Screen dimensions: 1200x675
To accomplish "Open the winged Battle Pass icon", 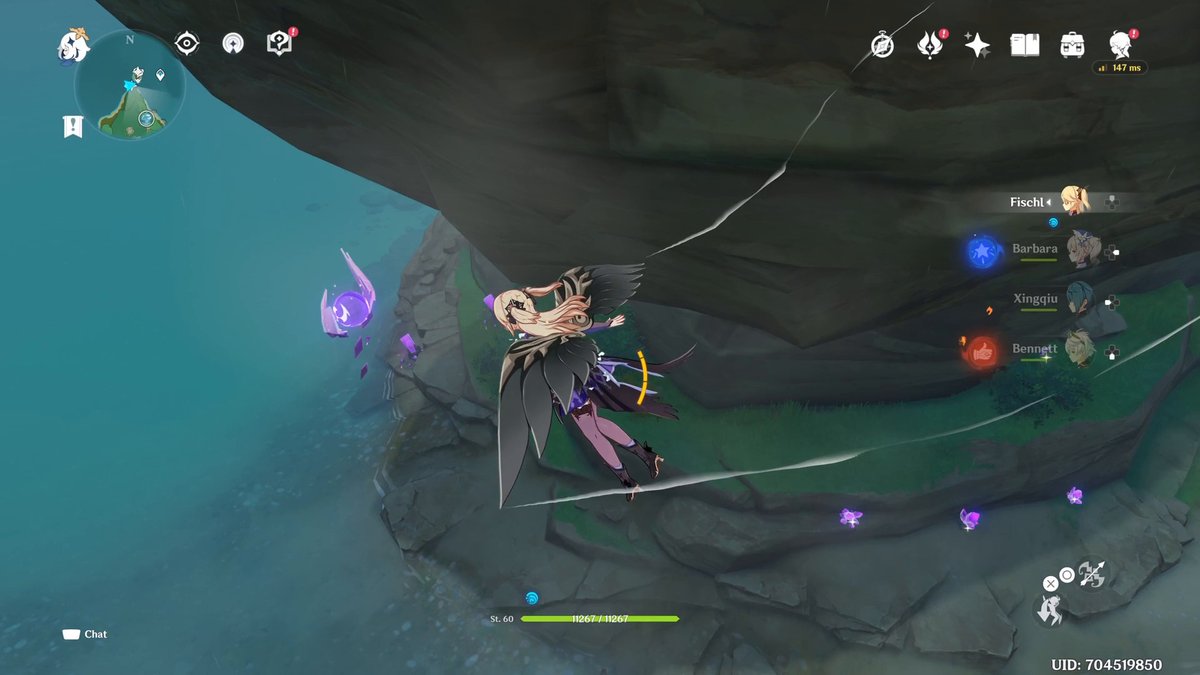I will (x=930, y=45).
